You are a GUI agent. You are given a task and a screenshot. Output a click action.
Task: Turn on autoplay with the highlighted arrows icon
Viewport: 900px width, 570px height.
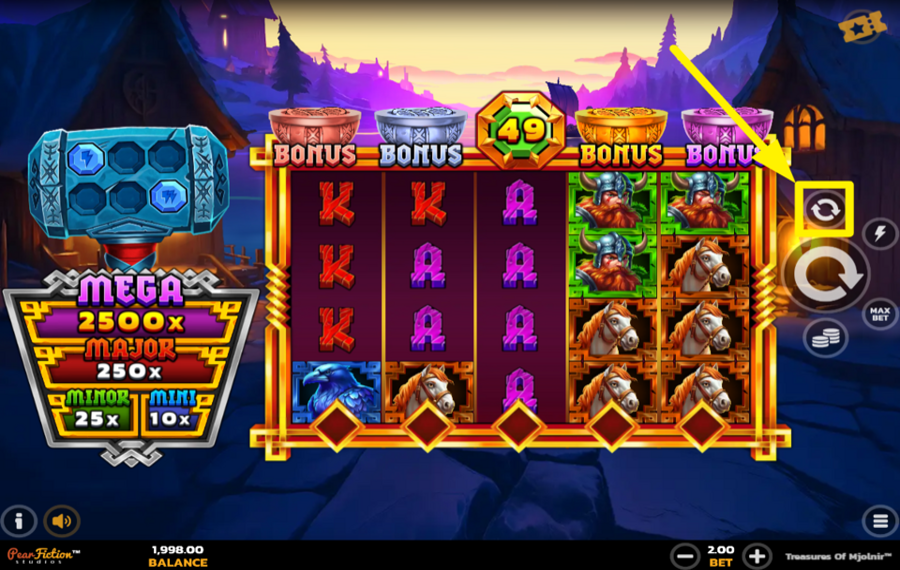tap(826, 209)
